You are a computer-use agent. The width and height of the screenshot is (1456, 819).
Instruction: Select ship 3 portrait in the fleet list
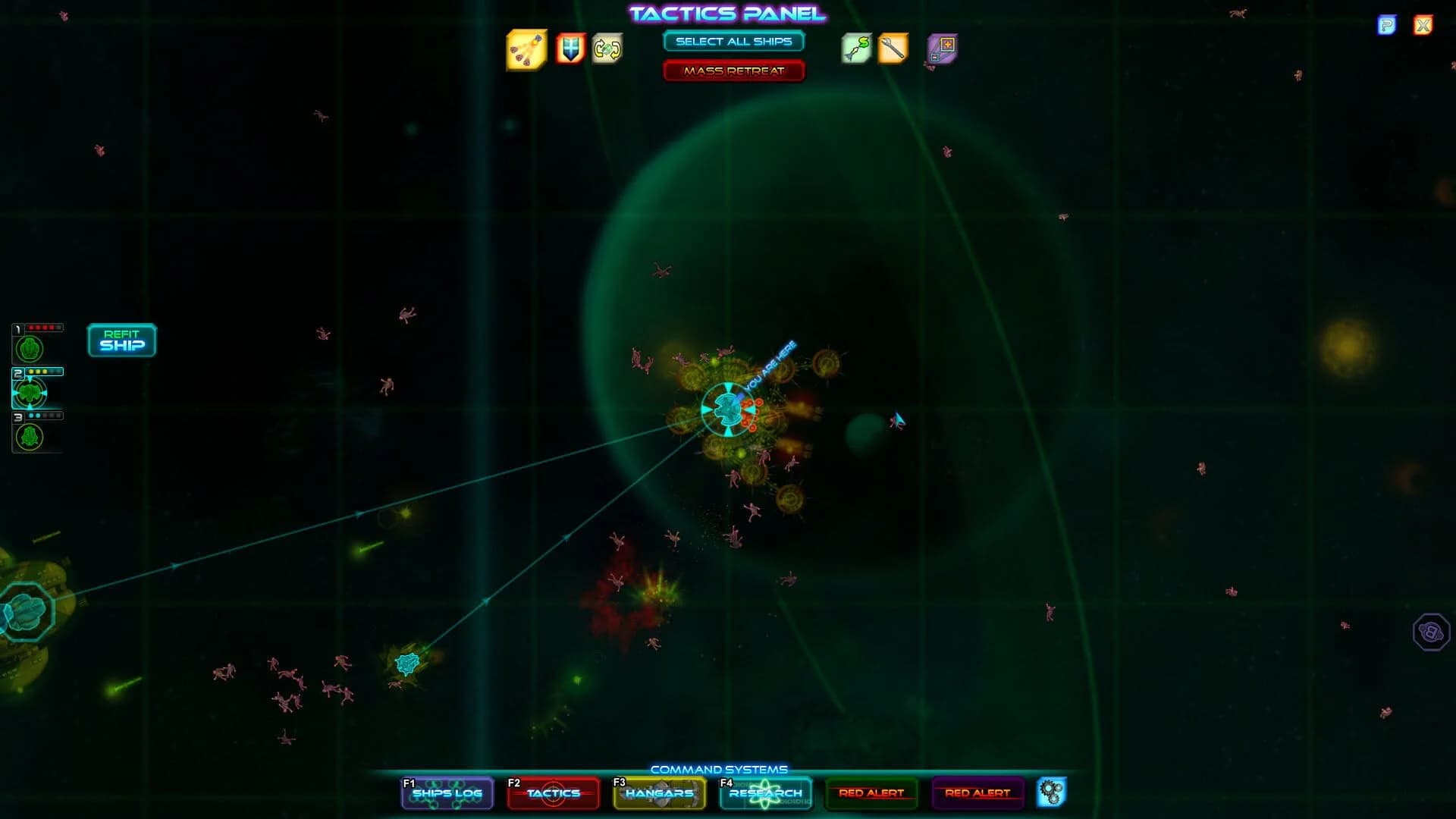click(x=28, y=438)
